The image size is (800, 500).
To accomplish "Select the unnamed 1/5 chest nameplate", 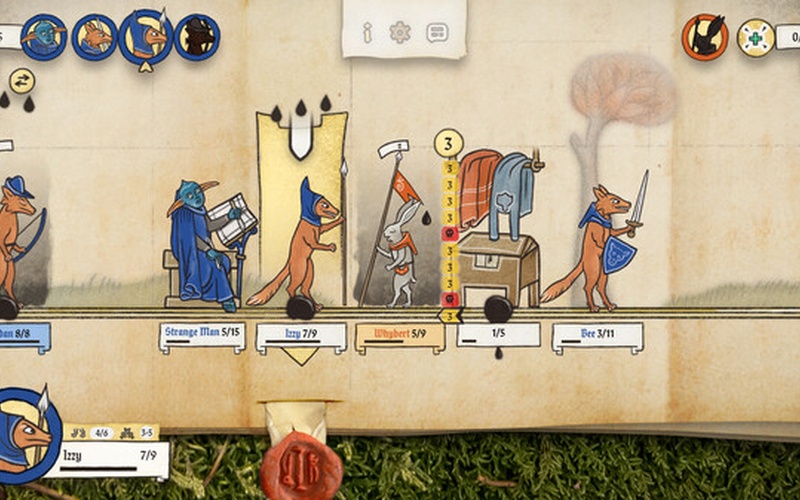I will pos(498,335).
